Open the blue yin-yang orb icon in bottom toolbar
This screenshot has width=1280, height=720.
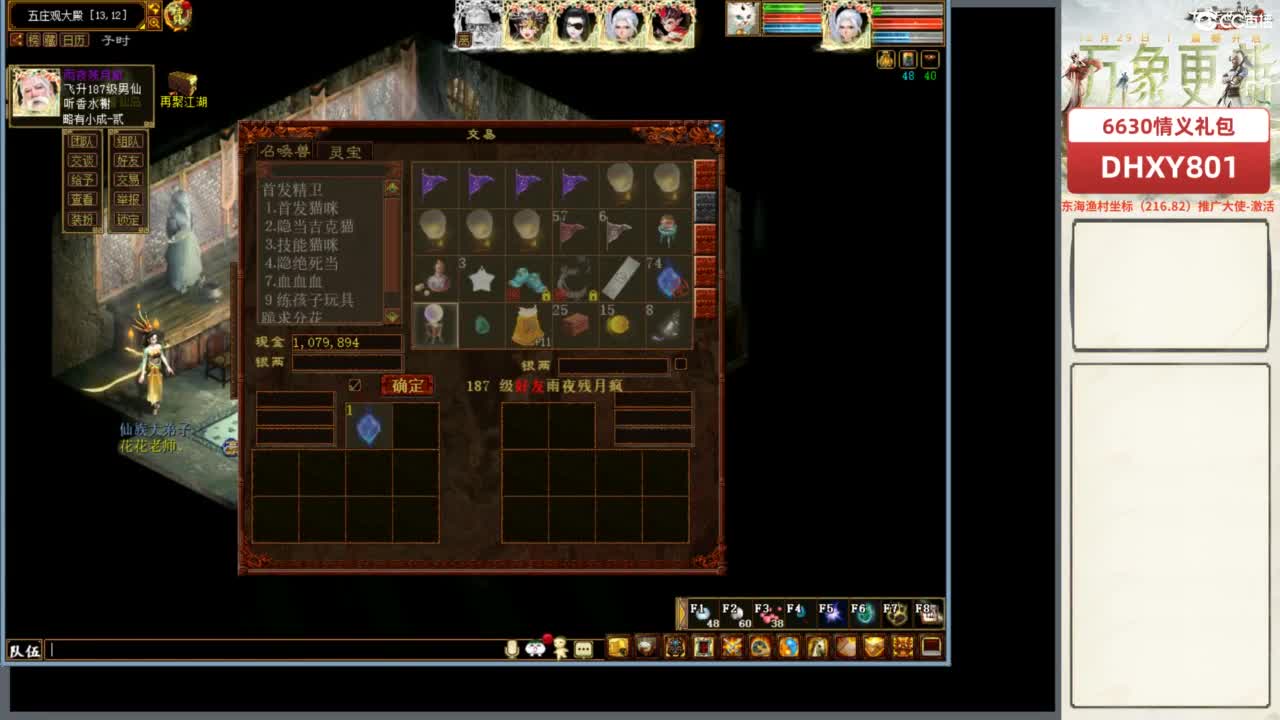[791, 648]
